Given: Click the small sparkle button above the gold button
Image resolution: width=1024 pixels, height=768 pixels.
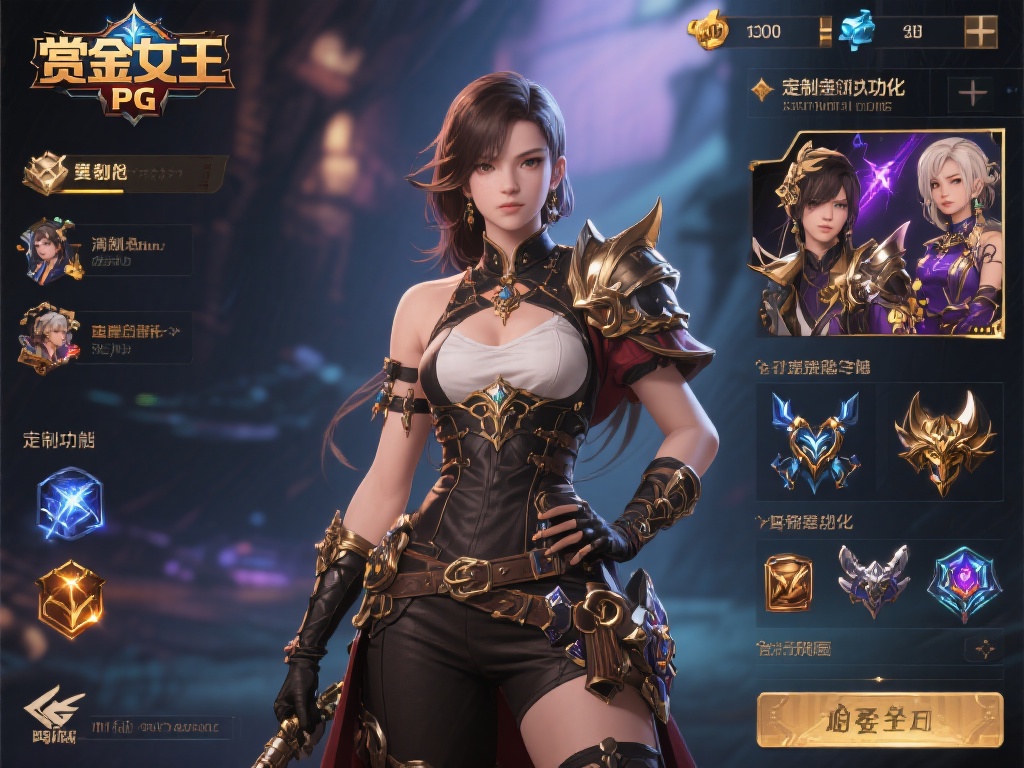Looking at the screenshot, I should pyautogui.click(x=984, y=649).
